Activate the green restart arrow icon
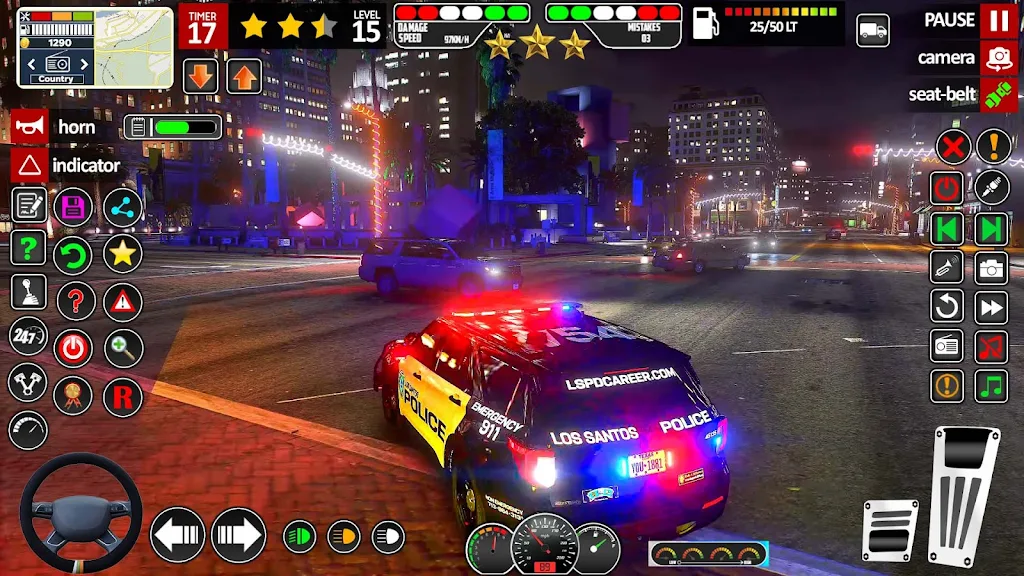The height and width of the screenshot is (576, 1024). pos(74,254)
